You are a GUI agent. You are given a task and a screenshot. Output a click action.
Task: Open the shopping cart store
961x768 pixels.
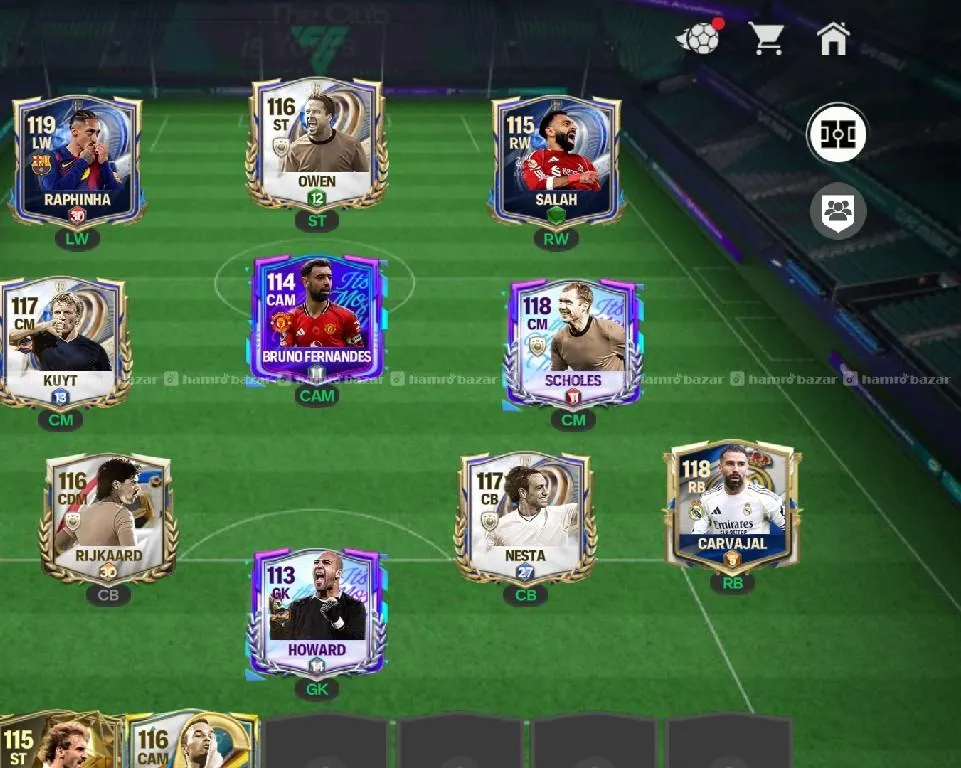click(766, 38)
